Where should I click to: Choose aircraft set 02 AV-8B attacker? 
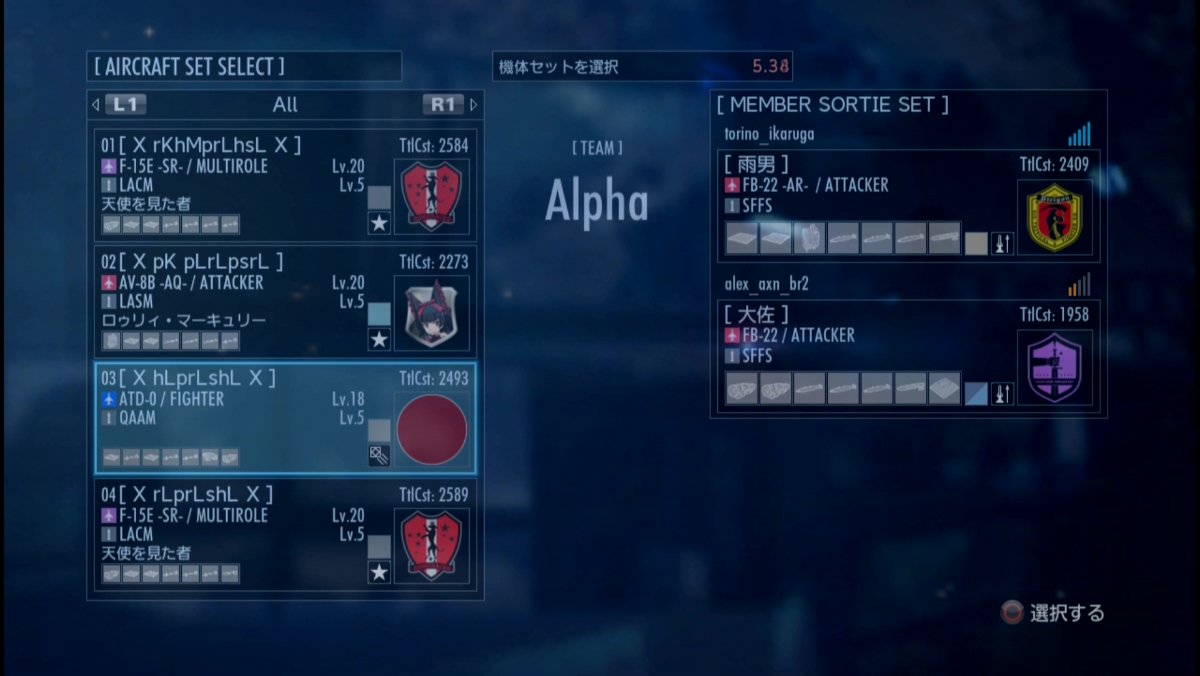click(x=240, y=302)
